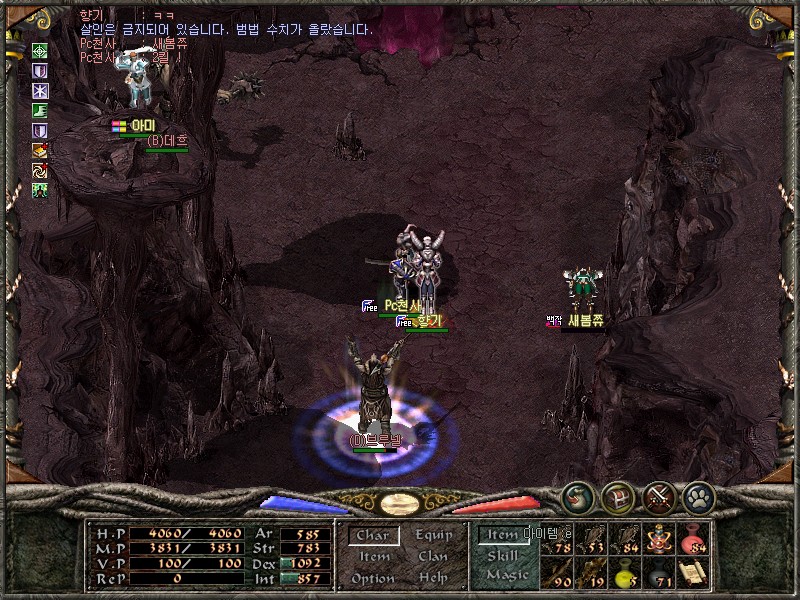The image size is (800, 600).
Task: Open the Option menu
Action: [373, 578]
